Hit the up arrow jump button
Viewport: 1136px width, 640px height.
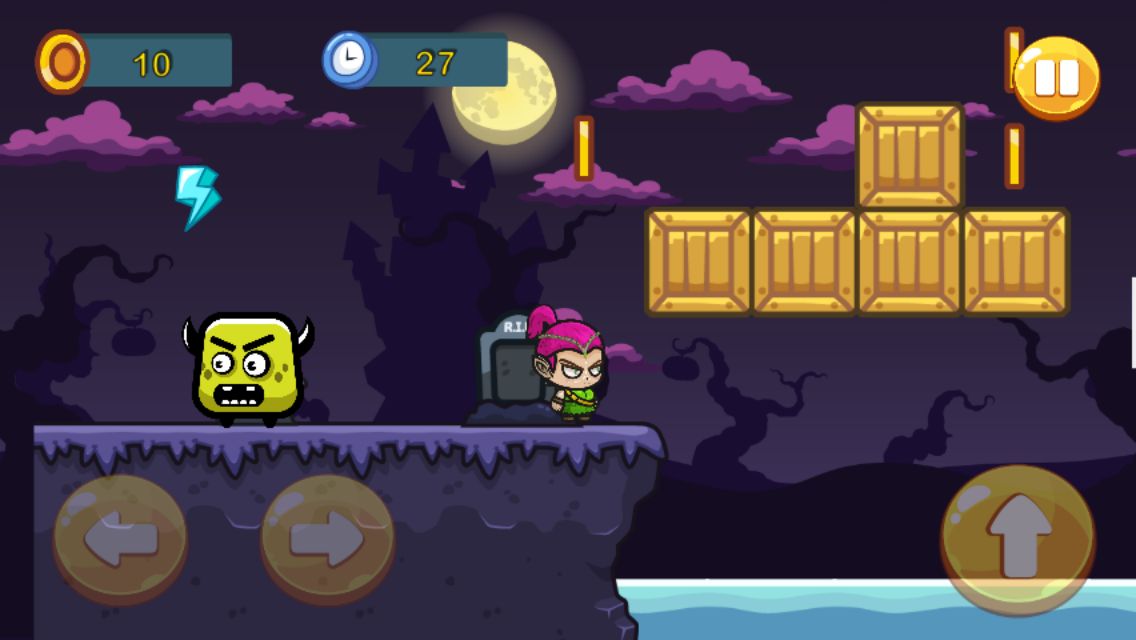[1018, 539]
